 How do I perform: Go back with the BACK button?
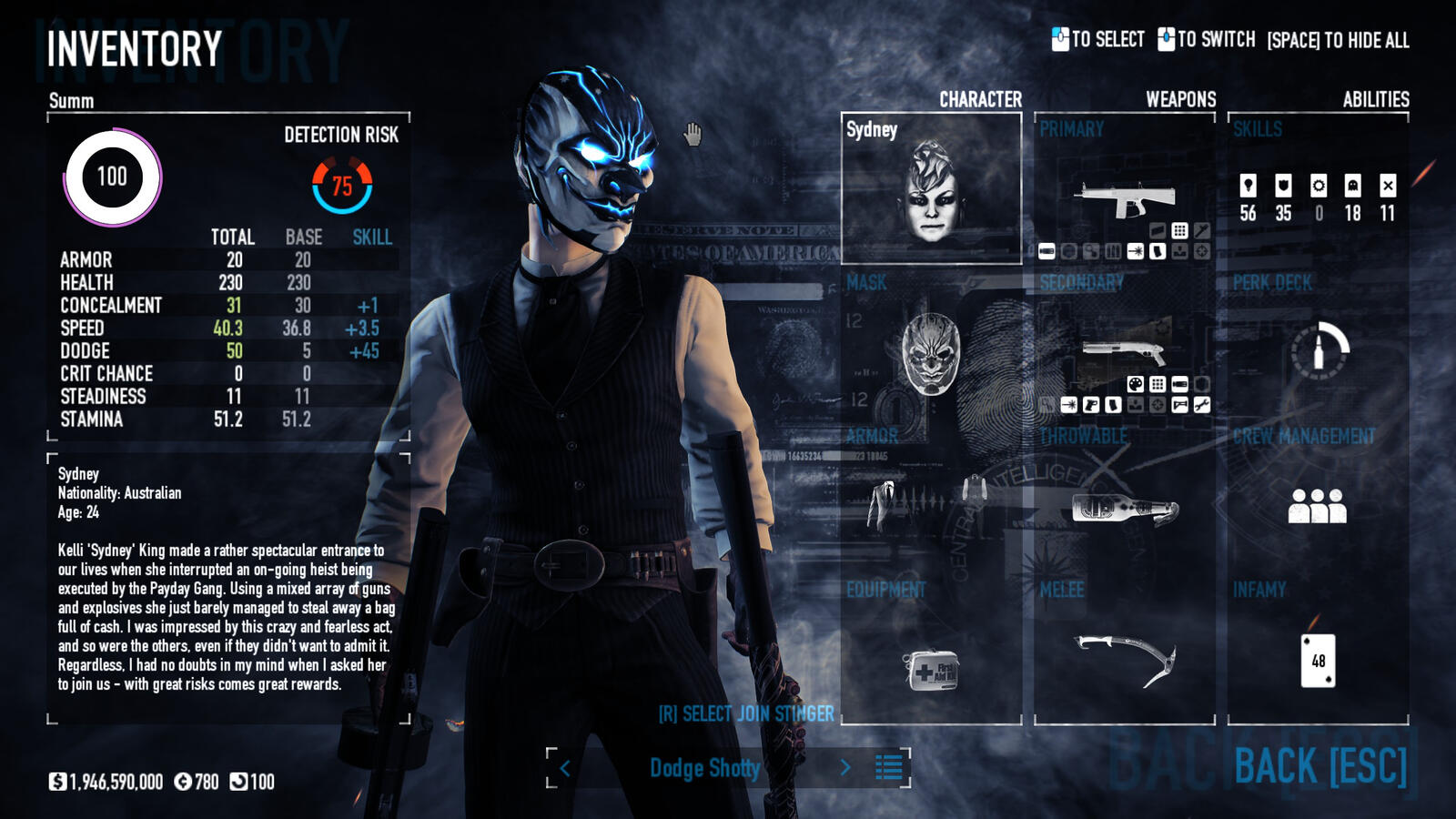tap(1320, 765)
